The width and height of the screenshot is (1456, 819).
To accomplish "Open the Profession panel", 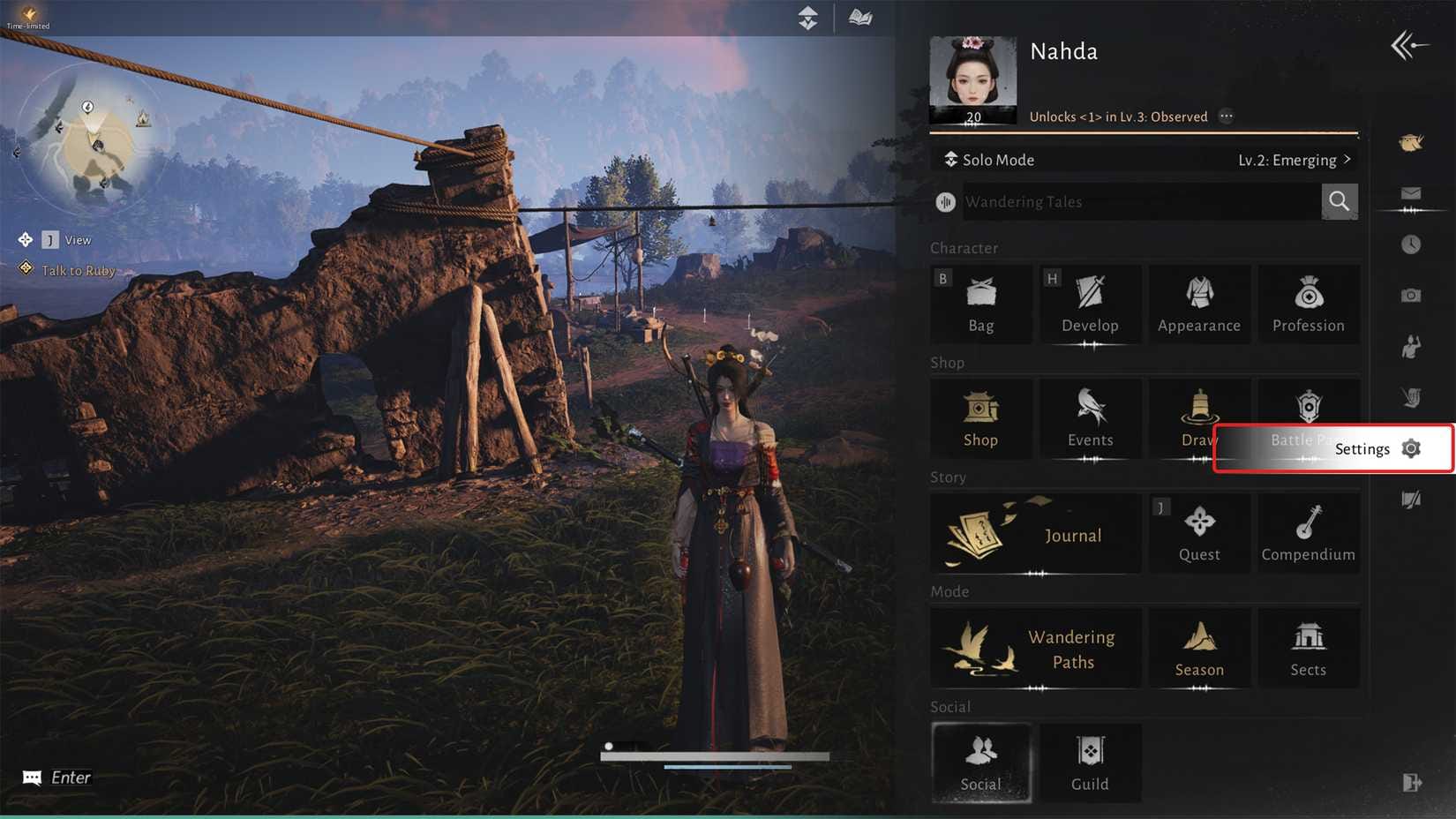I will coord(1309,304).
